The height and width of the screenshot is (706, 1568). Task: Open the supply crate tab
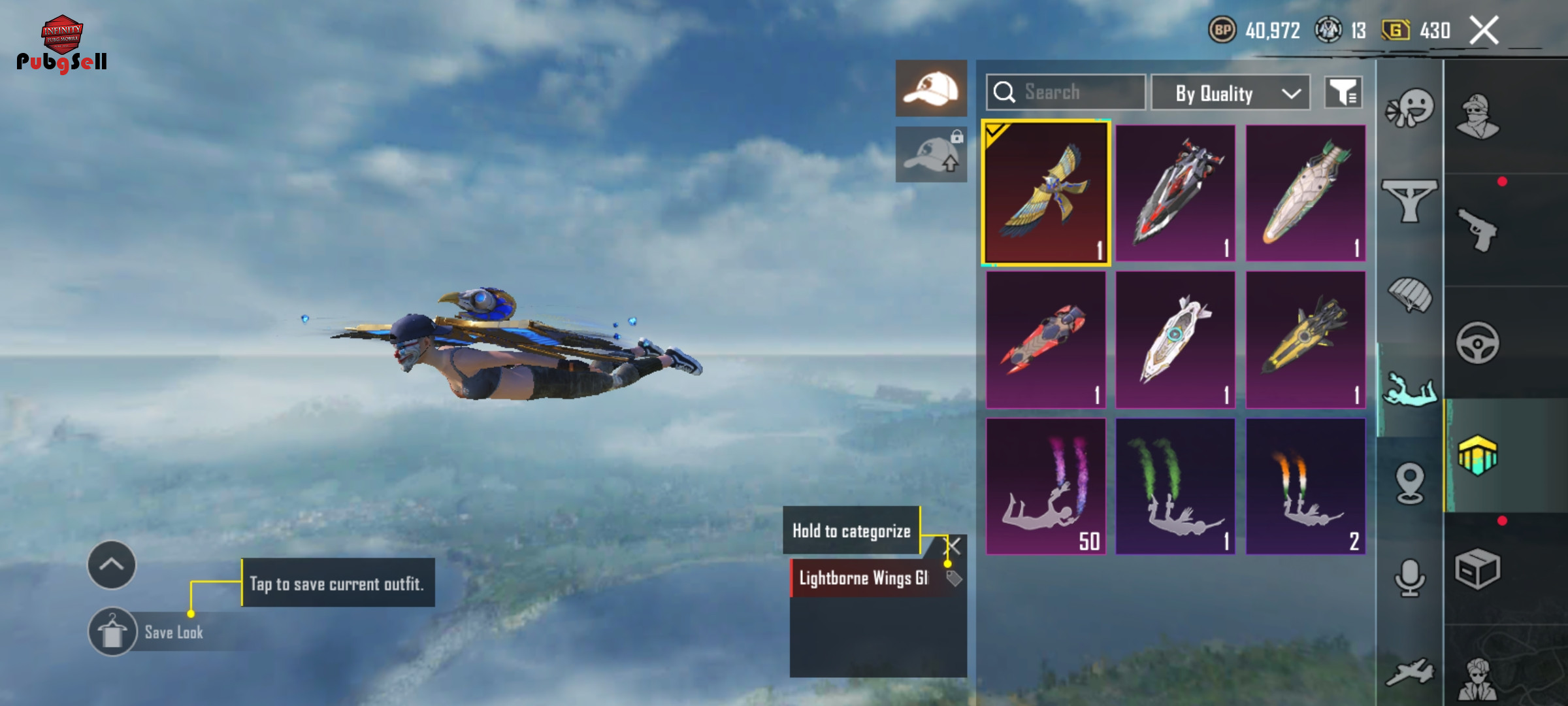coord(1478,569)
